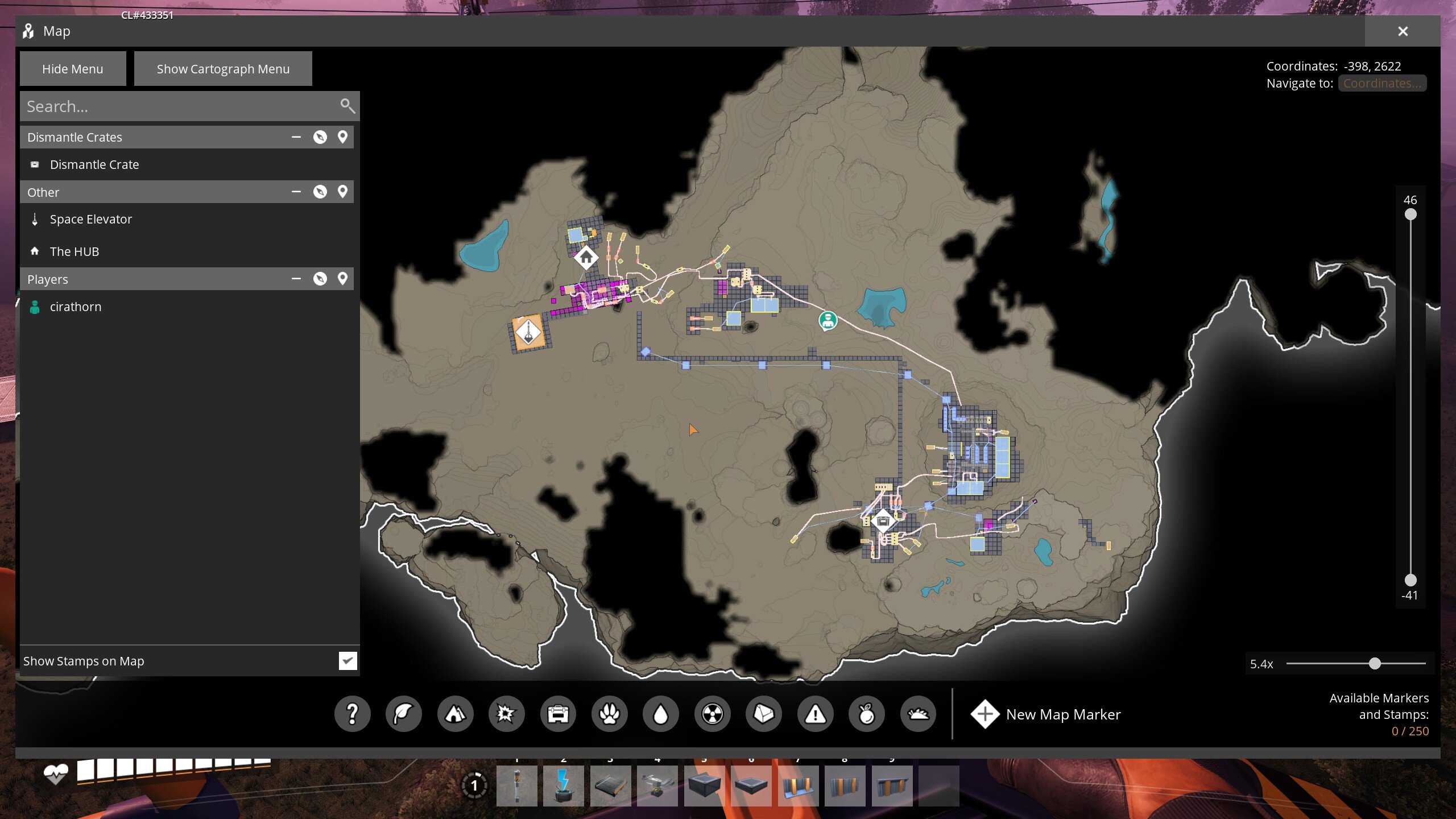This screenshot has width=1456, height=819.
Task: Toggle compass visibility for Players category
Action: coord(320,279)
